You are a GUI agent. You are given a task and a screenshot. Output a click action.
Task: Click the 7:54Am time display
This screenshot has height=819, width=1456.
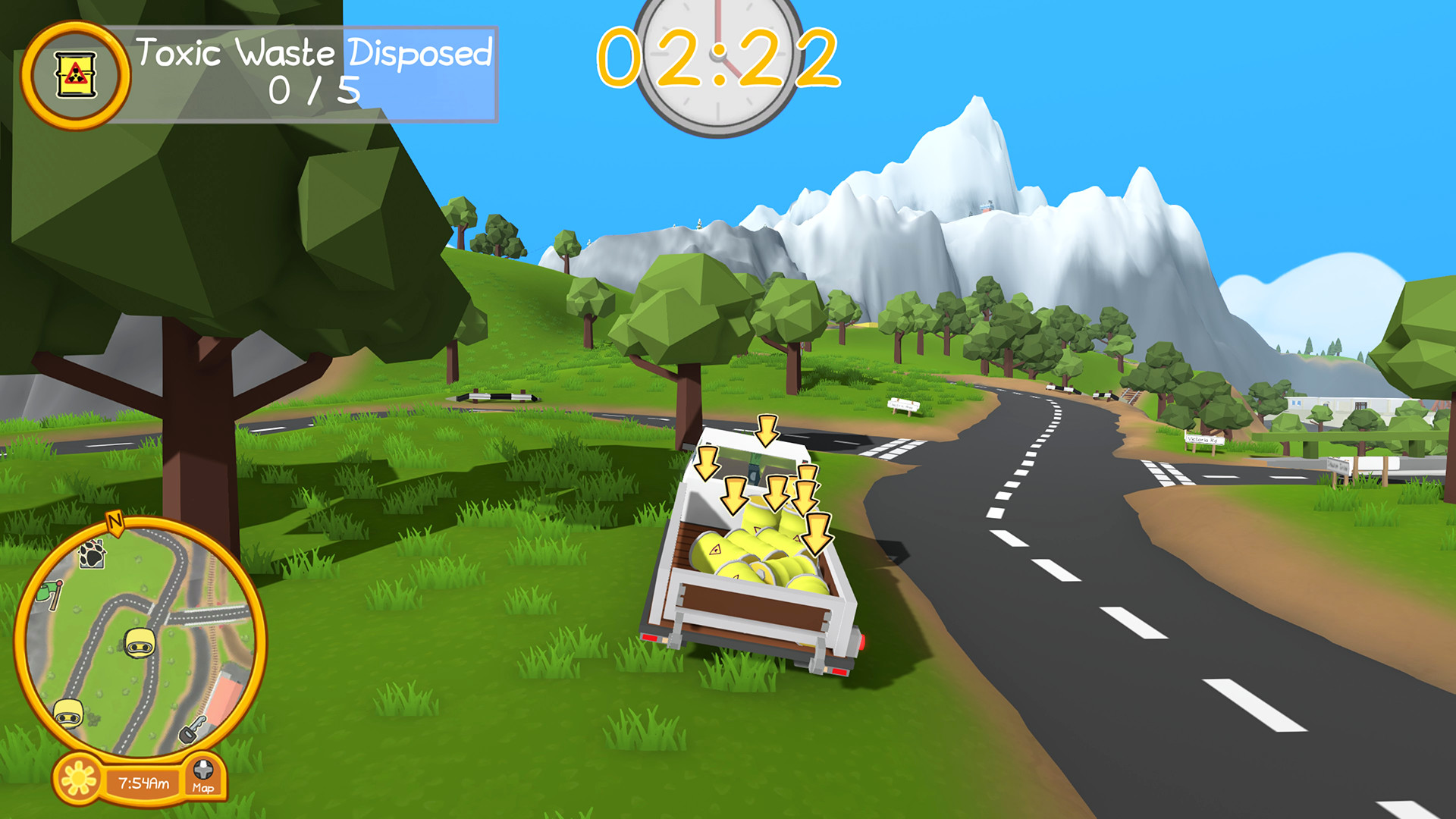(144, 782)
